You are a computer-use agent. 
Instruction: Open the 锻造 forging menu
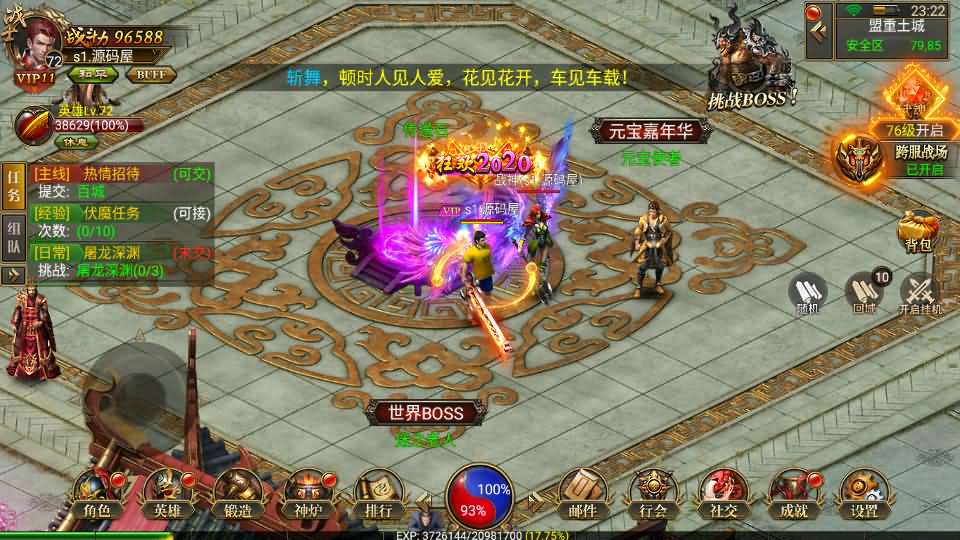point(237,496)
